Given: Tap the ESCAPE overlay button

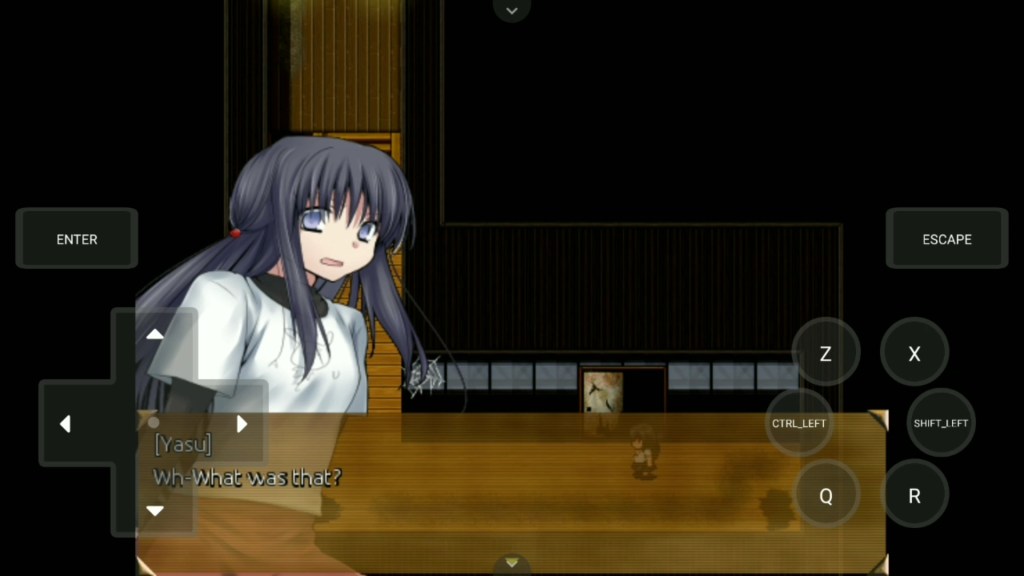Looking at the screenshot, I should click(x=946, y=239).
